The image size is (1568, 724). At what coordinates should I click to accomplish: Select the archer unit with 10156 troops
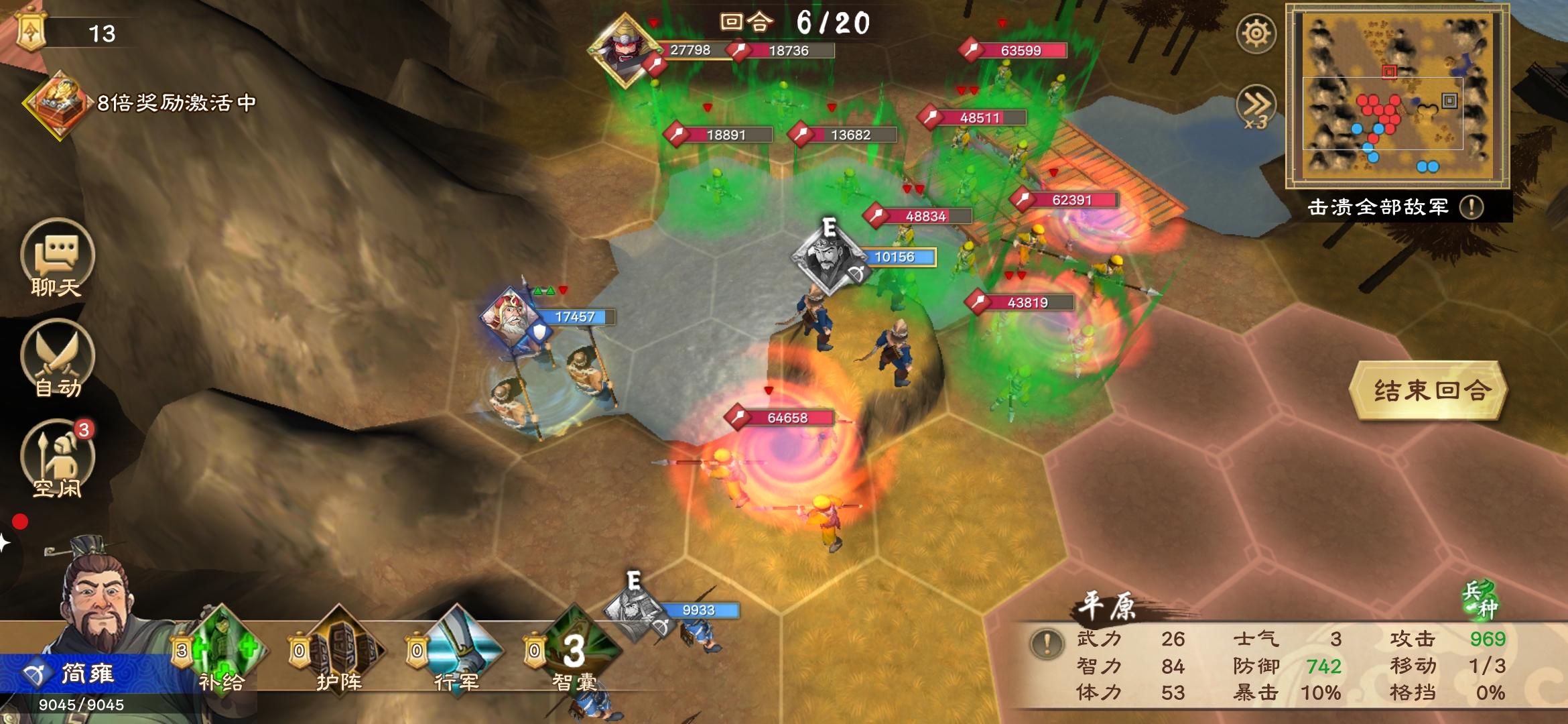pyautogui.click(x=830, y=258)
